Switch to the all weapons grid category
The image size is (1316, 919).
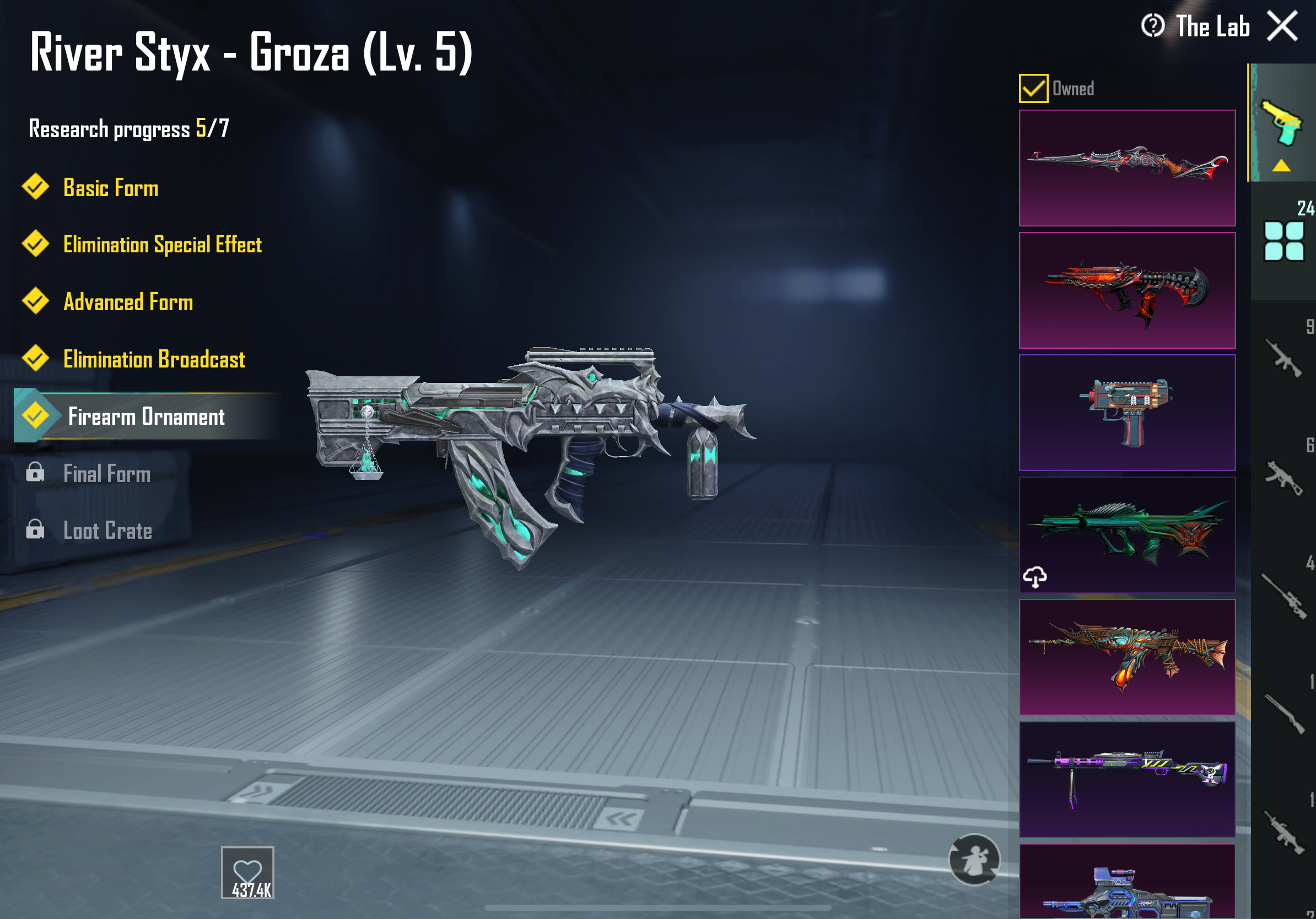pos(1284,241)
